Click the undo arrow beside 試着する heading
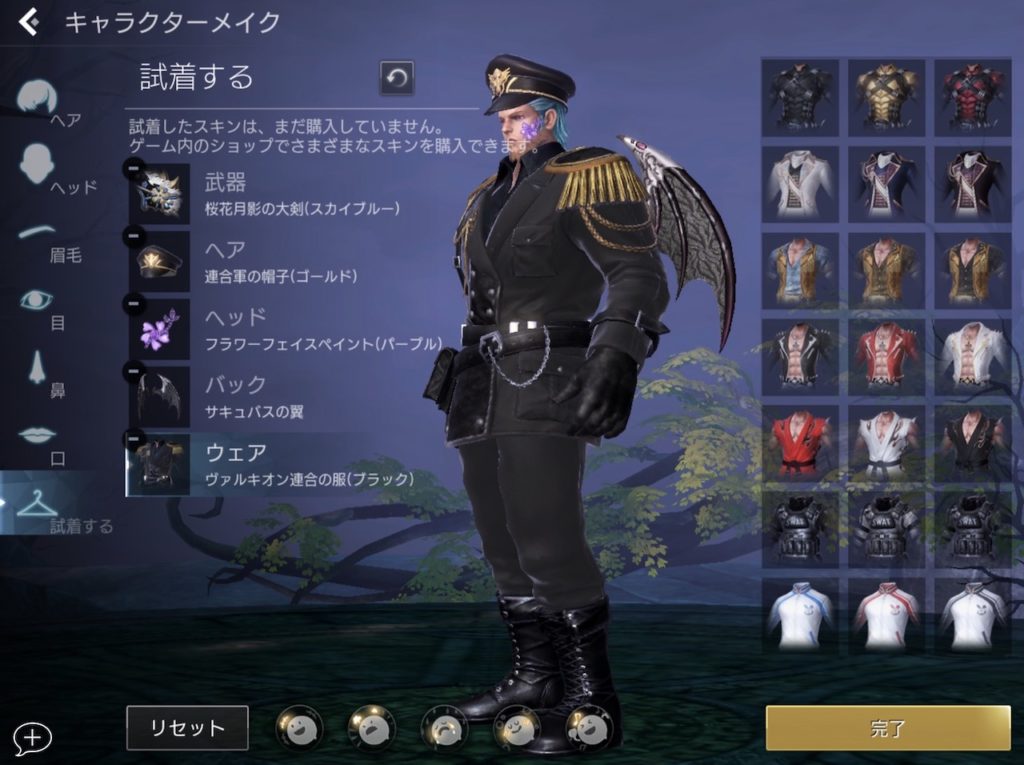Screen dimensions: 1024x765 coord(396,79)
